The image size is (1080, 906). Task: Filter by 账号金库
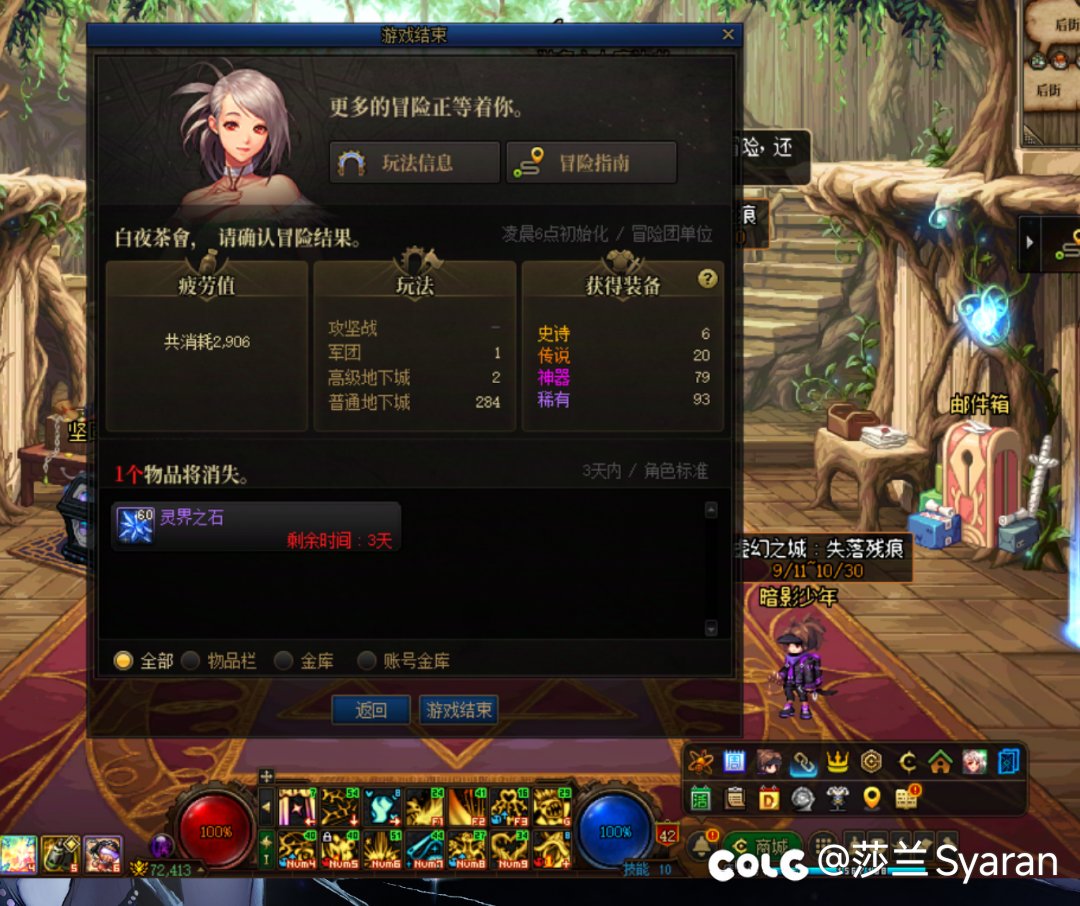click(367, 661)
